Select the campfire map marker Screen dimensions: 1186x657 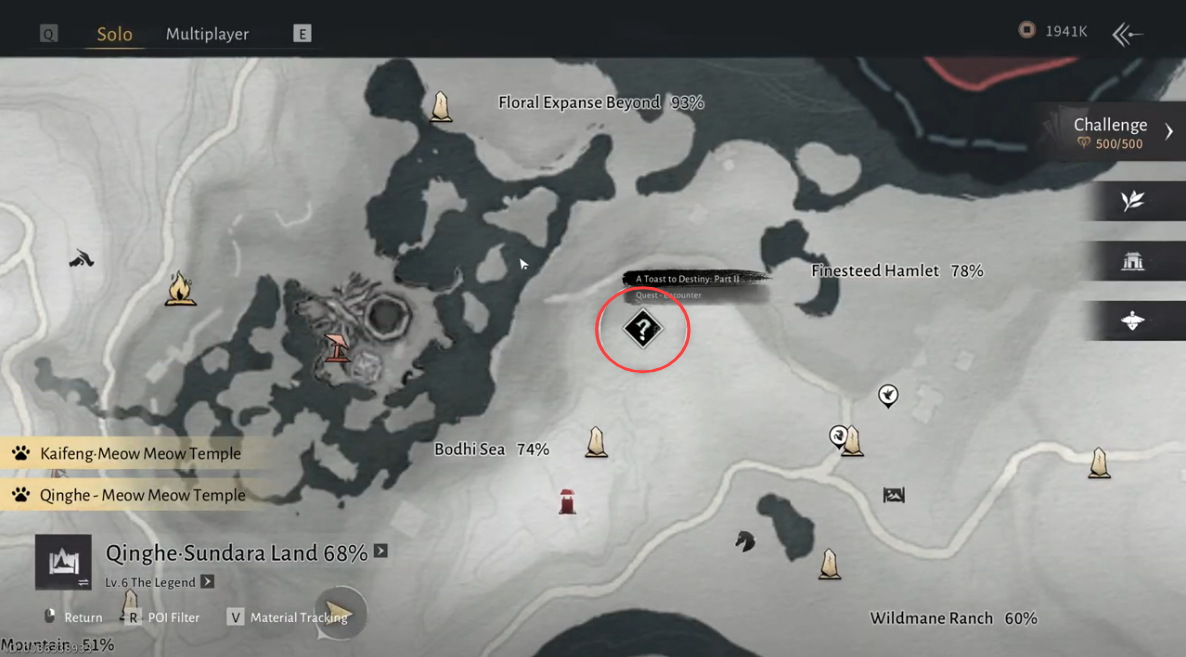point(180,289)
